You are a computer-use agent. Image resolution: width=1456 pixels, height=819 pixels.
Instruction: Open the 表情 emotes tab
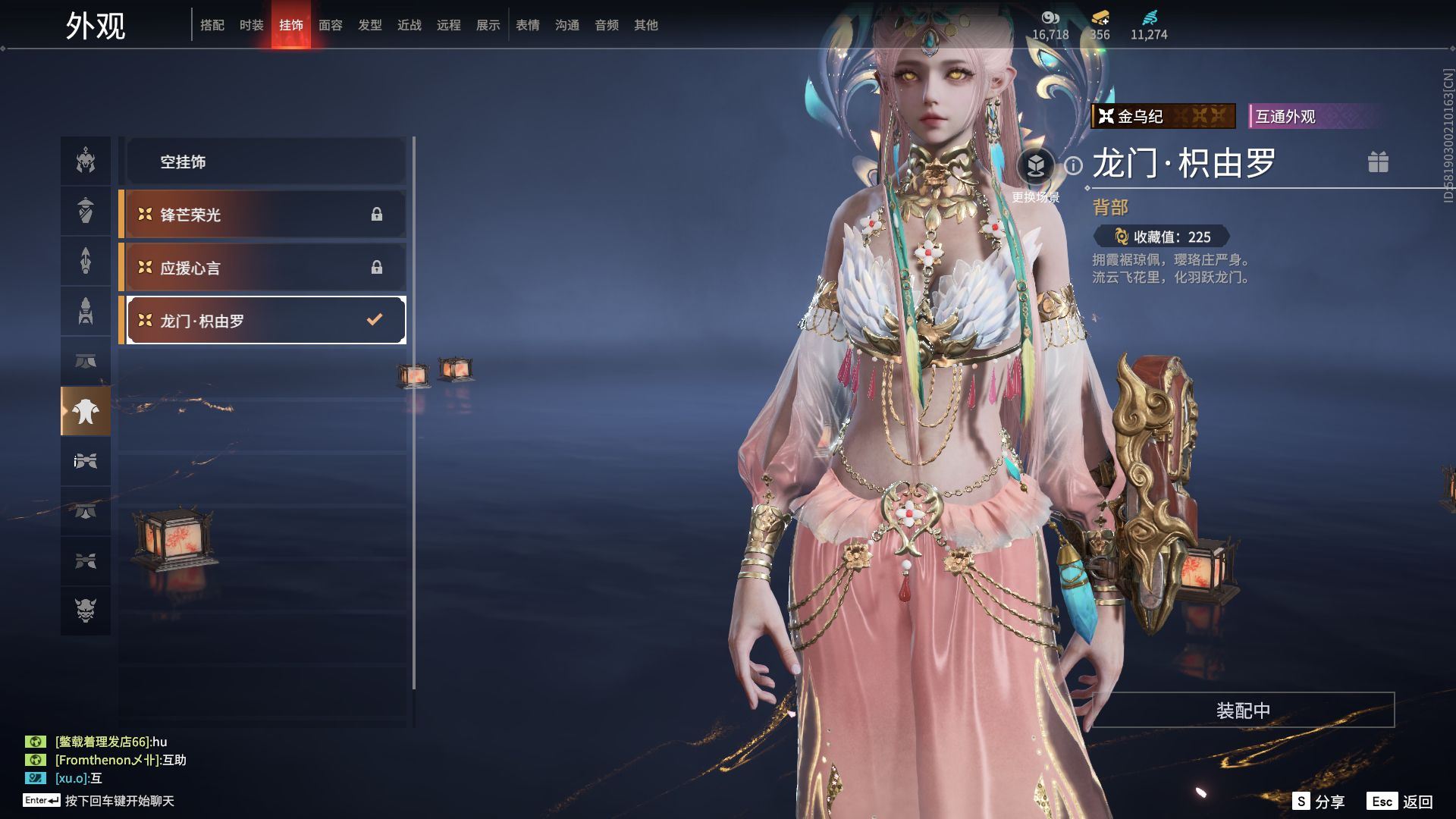[527, 25]
